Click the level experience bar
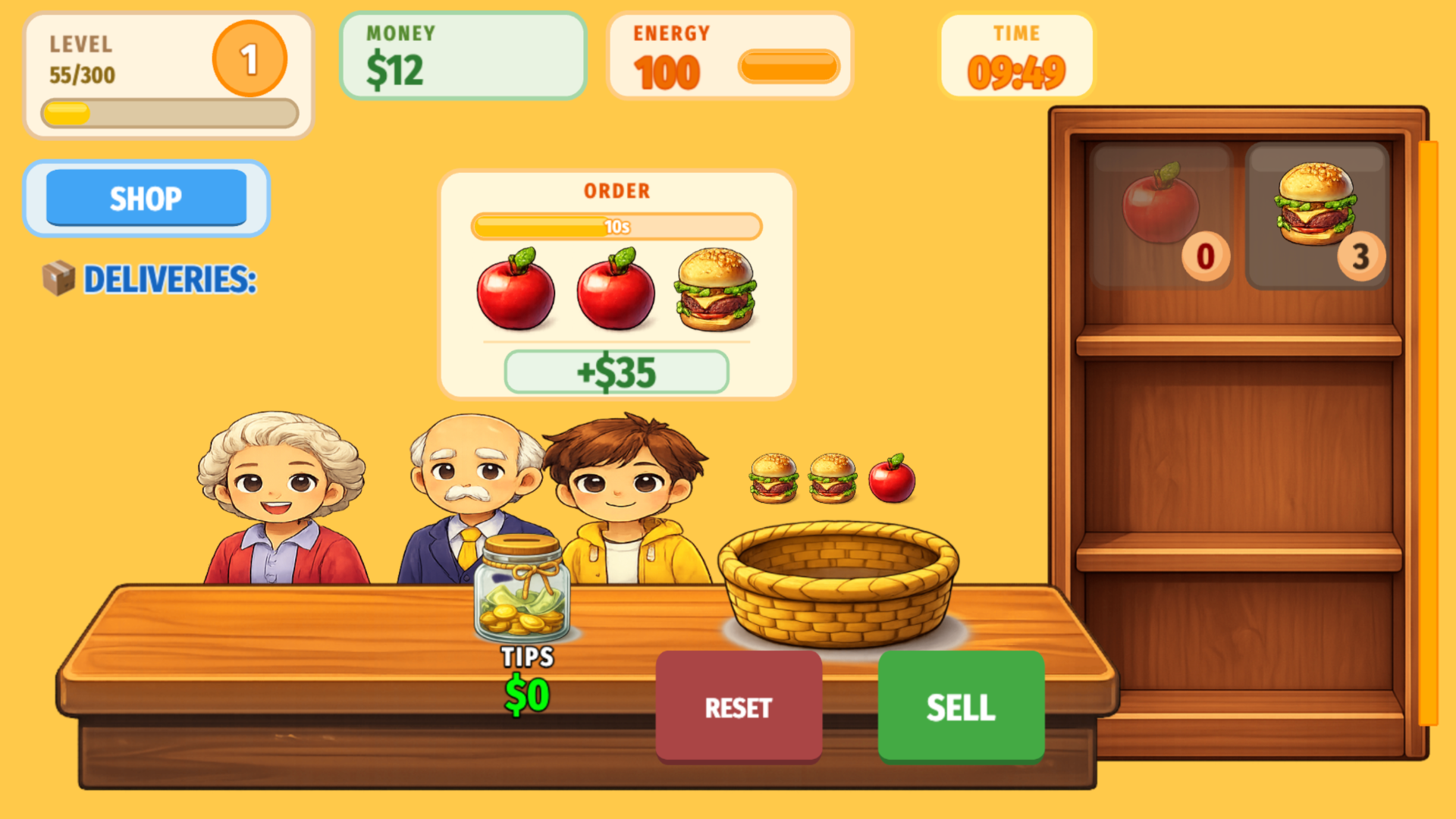The height and width of the screenshot is (819, 1456). point(170,113)
